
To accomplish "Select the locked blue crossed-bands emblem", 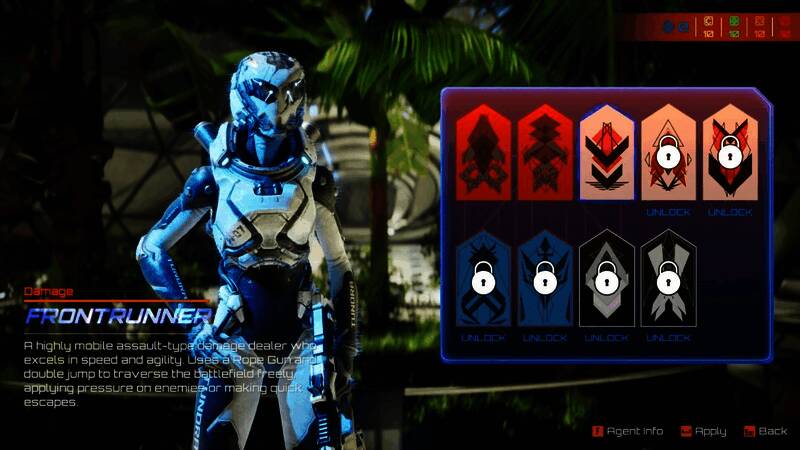I will click(483, 279).
